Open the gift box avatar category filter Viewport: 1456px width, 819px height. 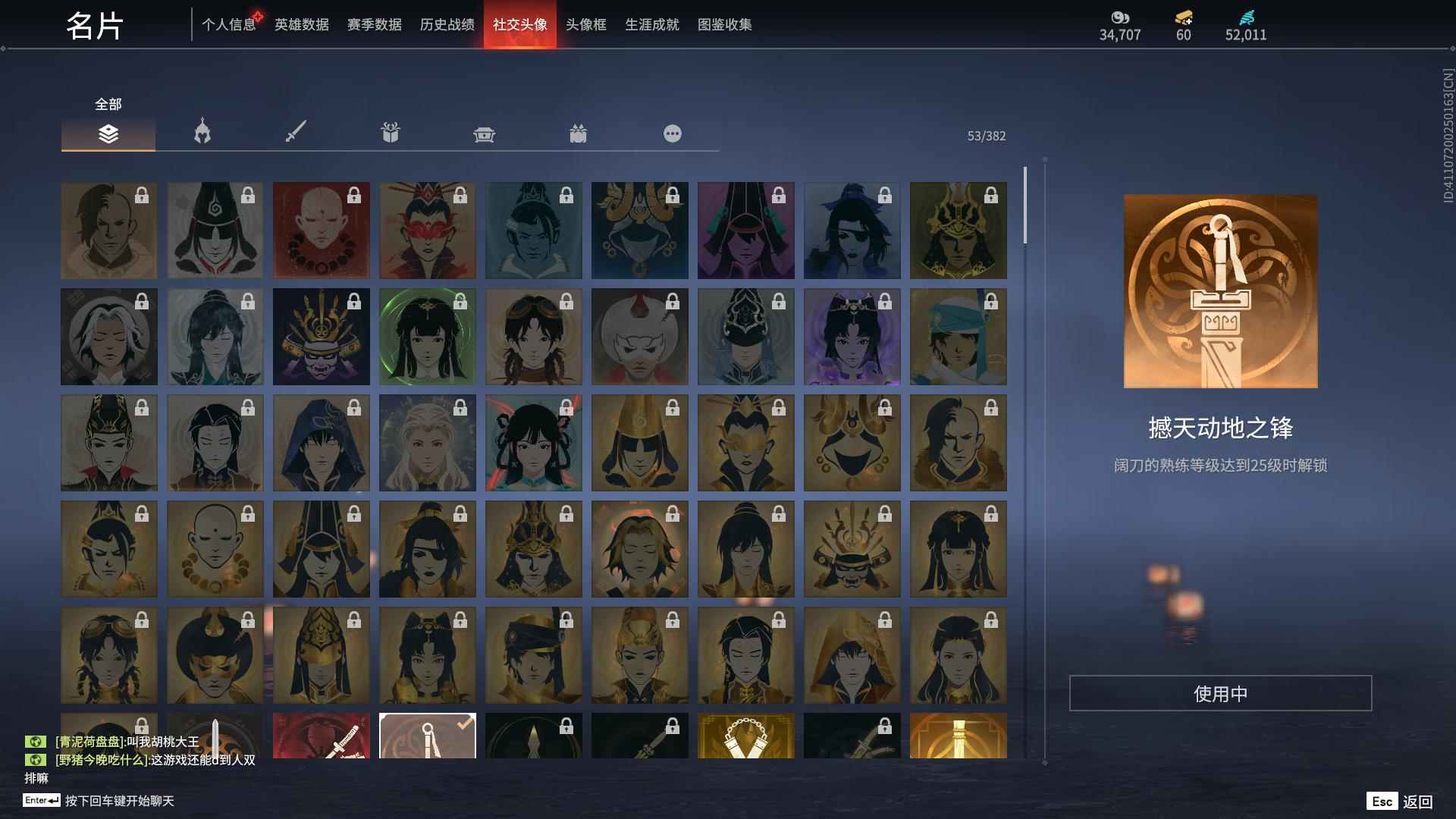(390, 134)
